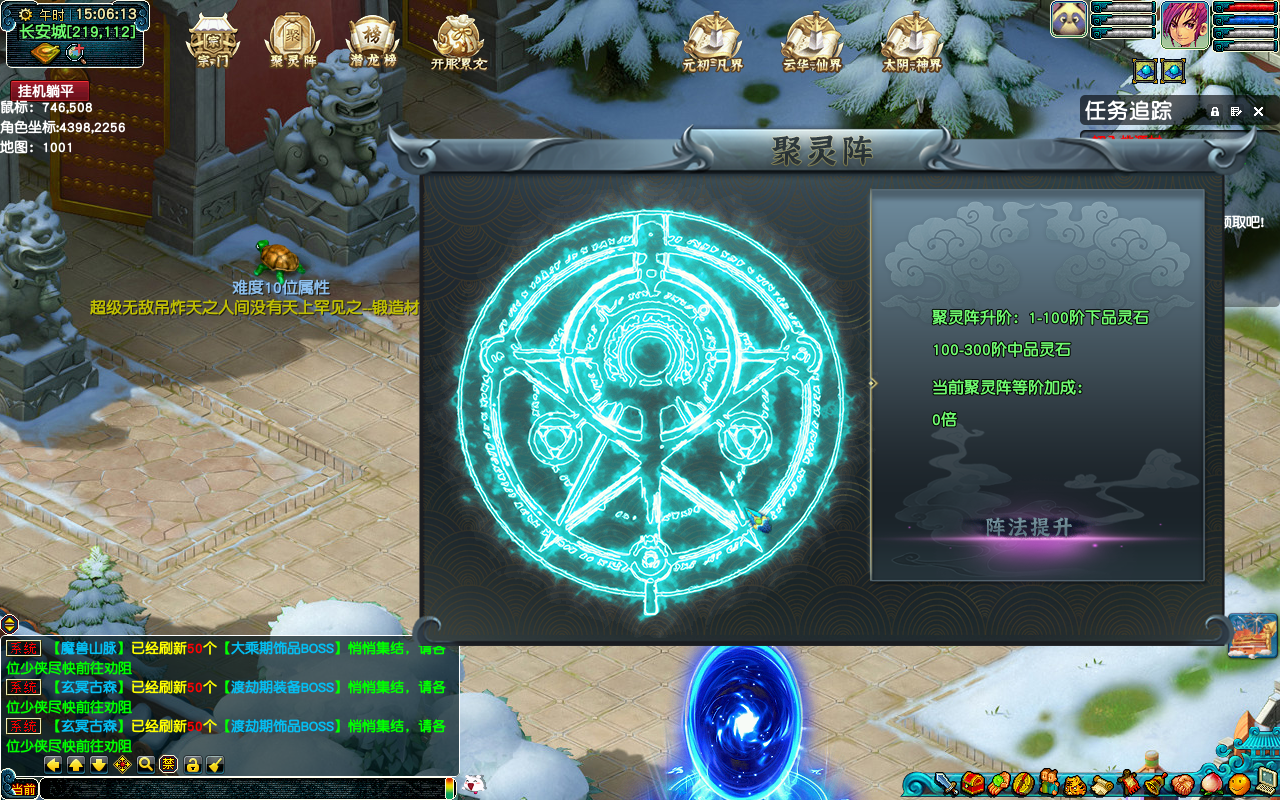Click the 阵法提升 upgrade button
The image size is (1280, 800).
click(1030, 527)
